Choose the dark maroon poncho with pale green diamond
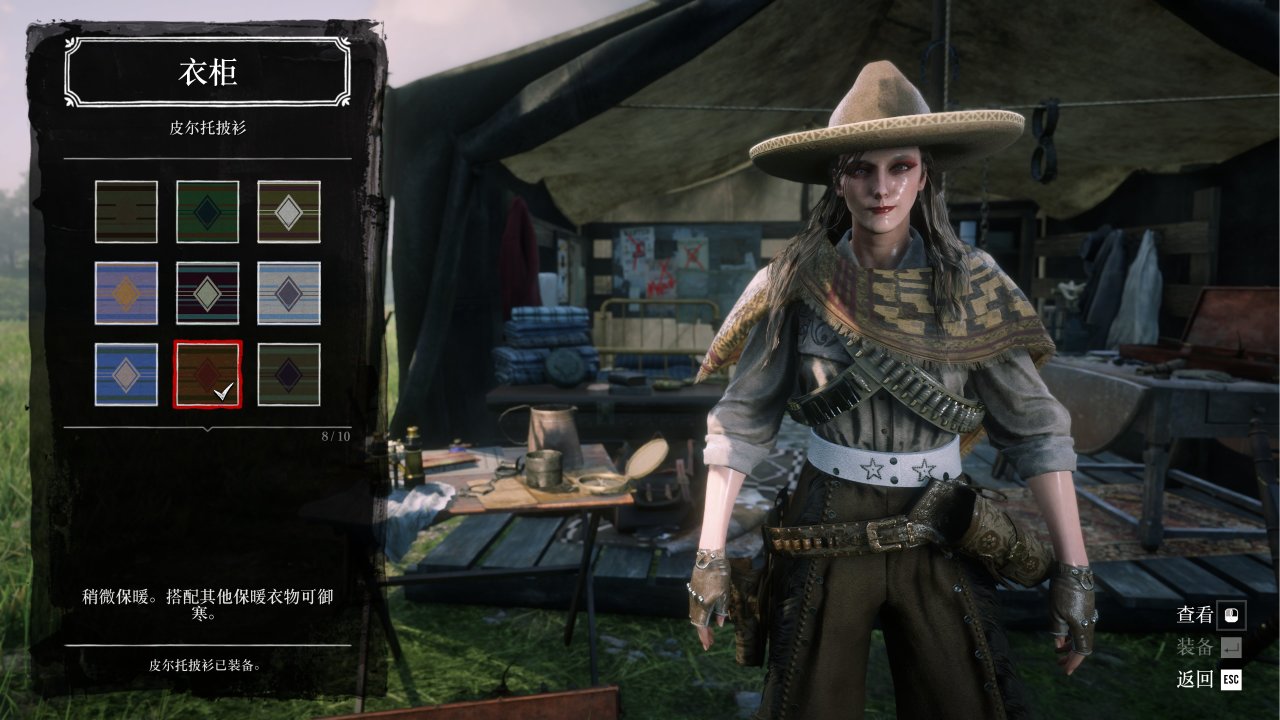1280x720 pixels. (x=207, y=293)
